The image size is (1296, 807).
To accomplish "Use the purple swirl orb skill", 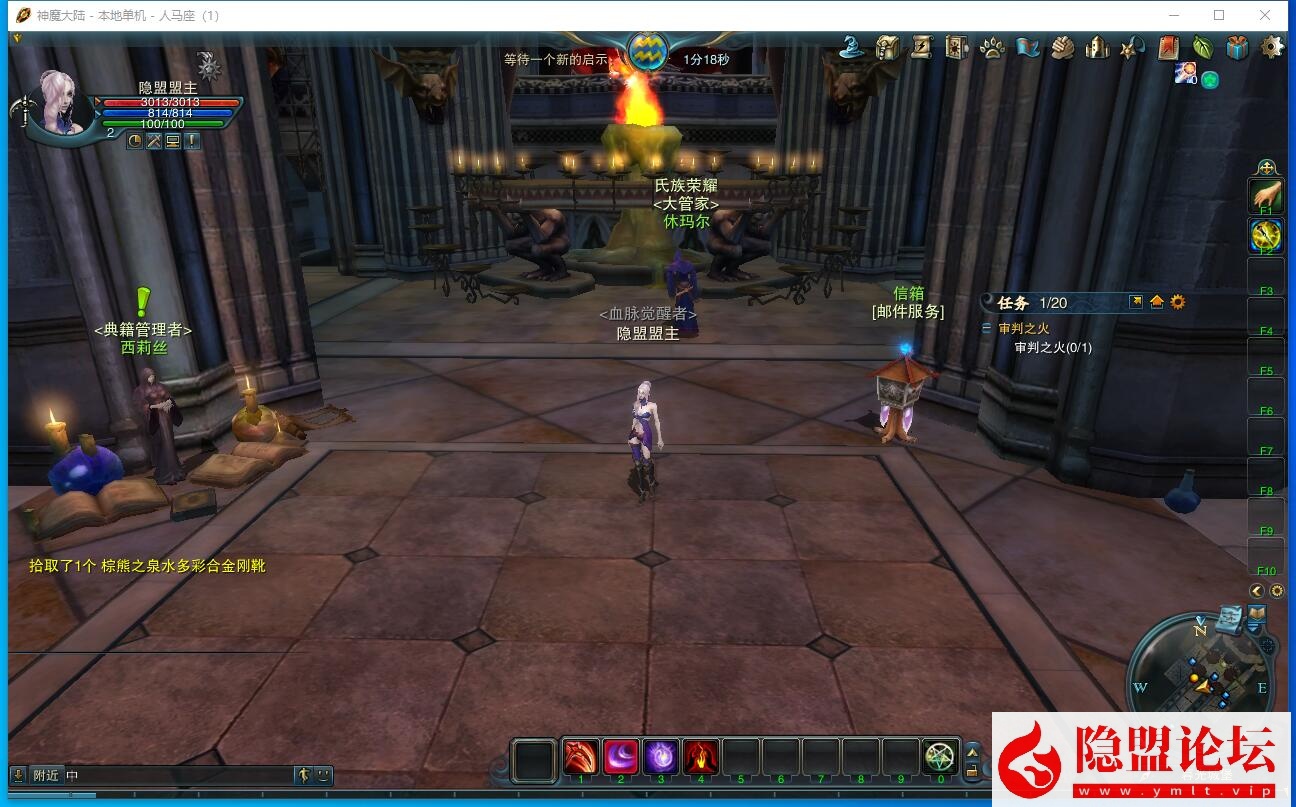I will point(661,757).
